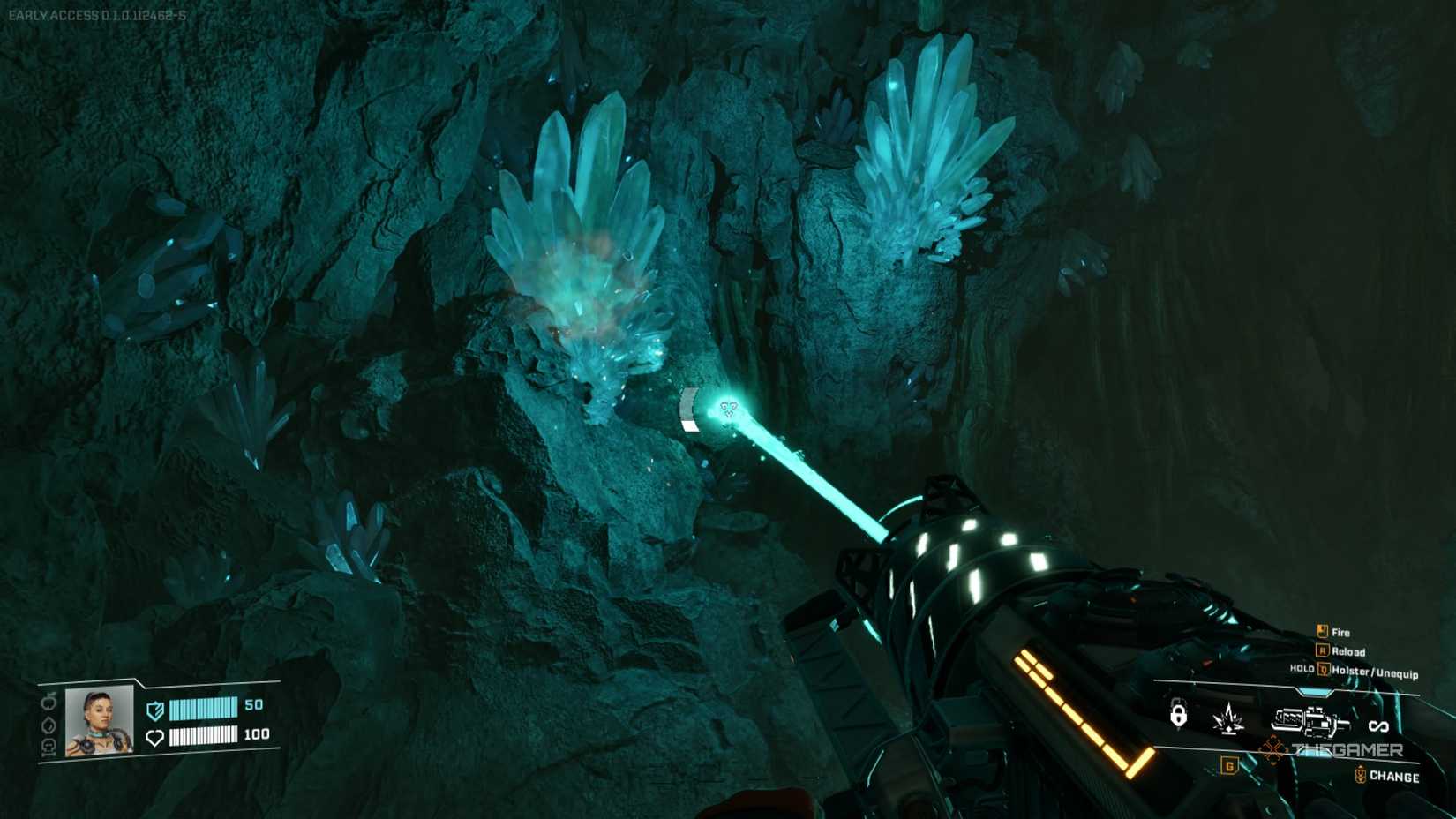Click the EARLY ACCESS version label
This screenshot has width=1456, height=819.
(97, 13)
